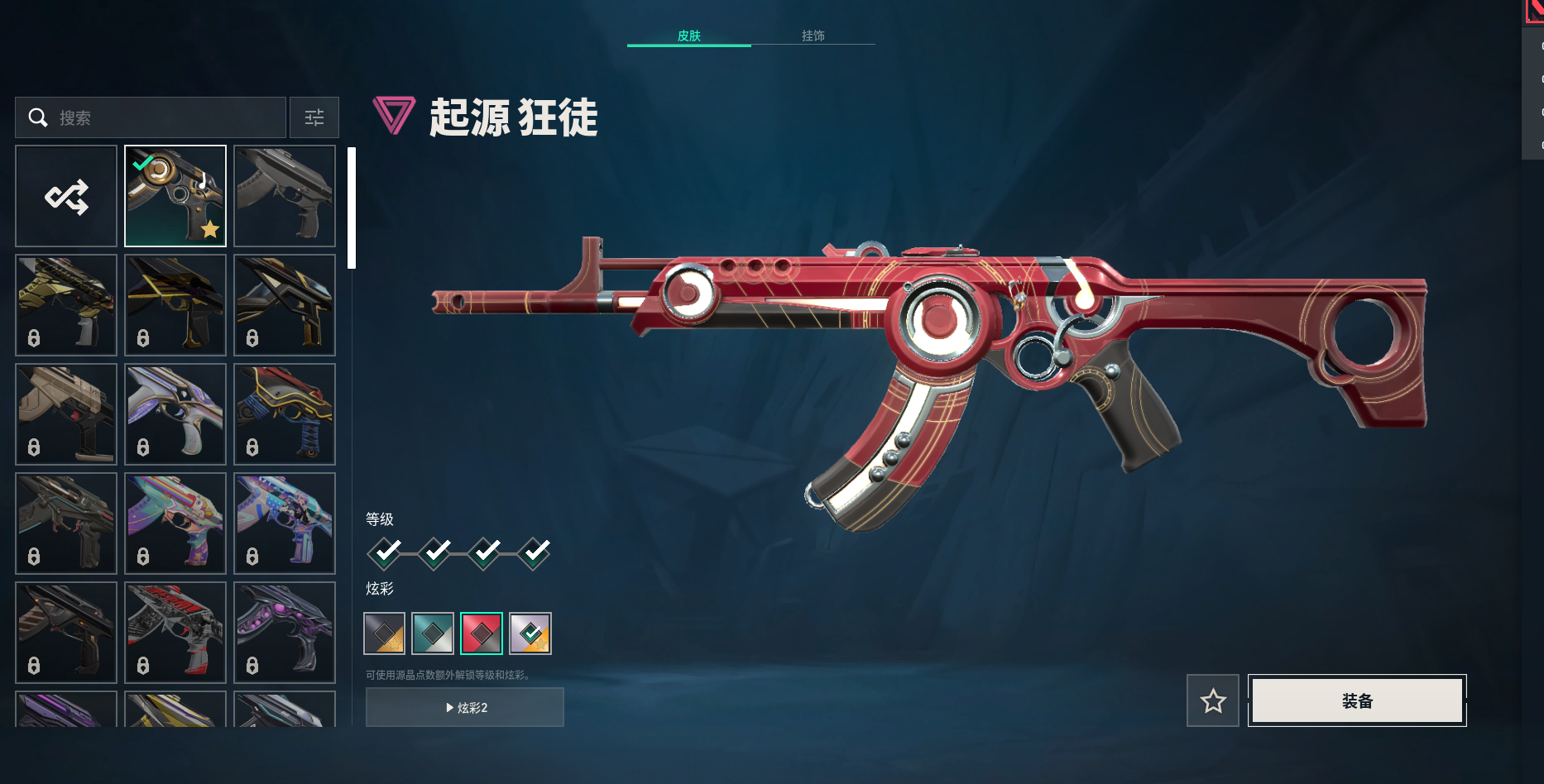Switch to the 皮肤 (Skins) tab

click(688, 36)
